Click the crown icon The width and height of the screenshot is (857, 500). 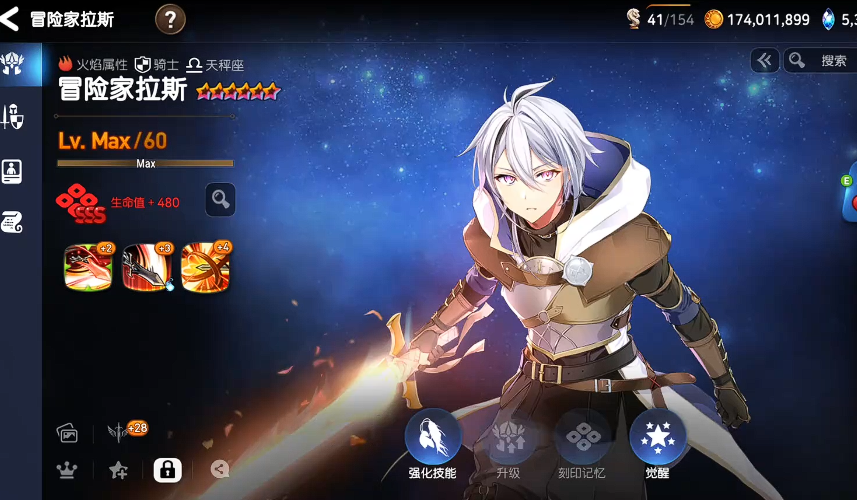pyautogui.click(x=67, y=470)
